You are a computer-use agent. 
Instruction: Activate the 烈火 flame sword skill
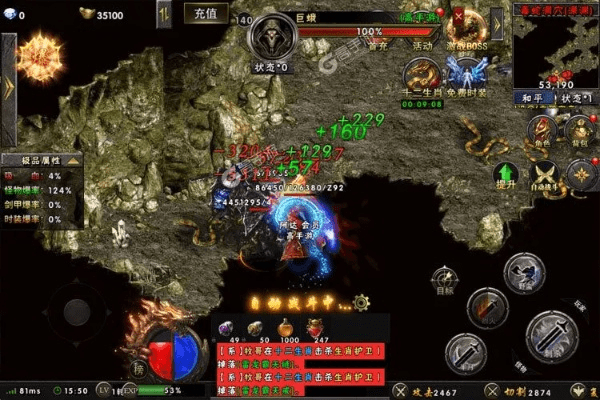click(488, 307)
